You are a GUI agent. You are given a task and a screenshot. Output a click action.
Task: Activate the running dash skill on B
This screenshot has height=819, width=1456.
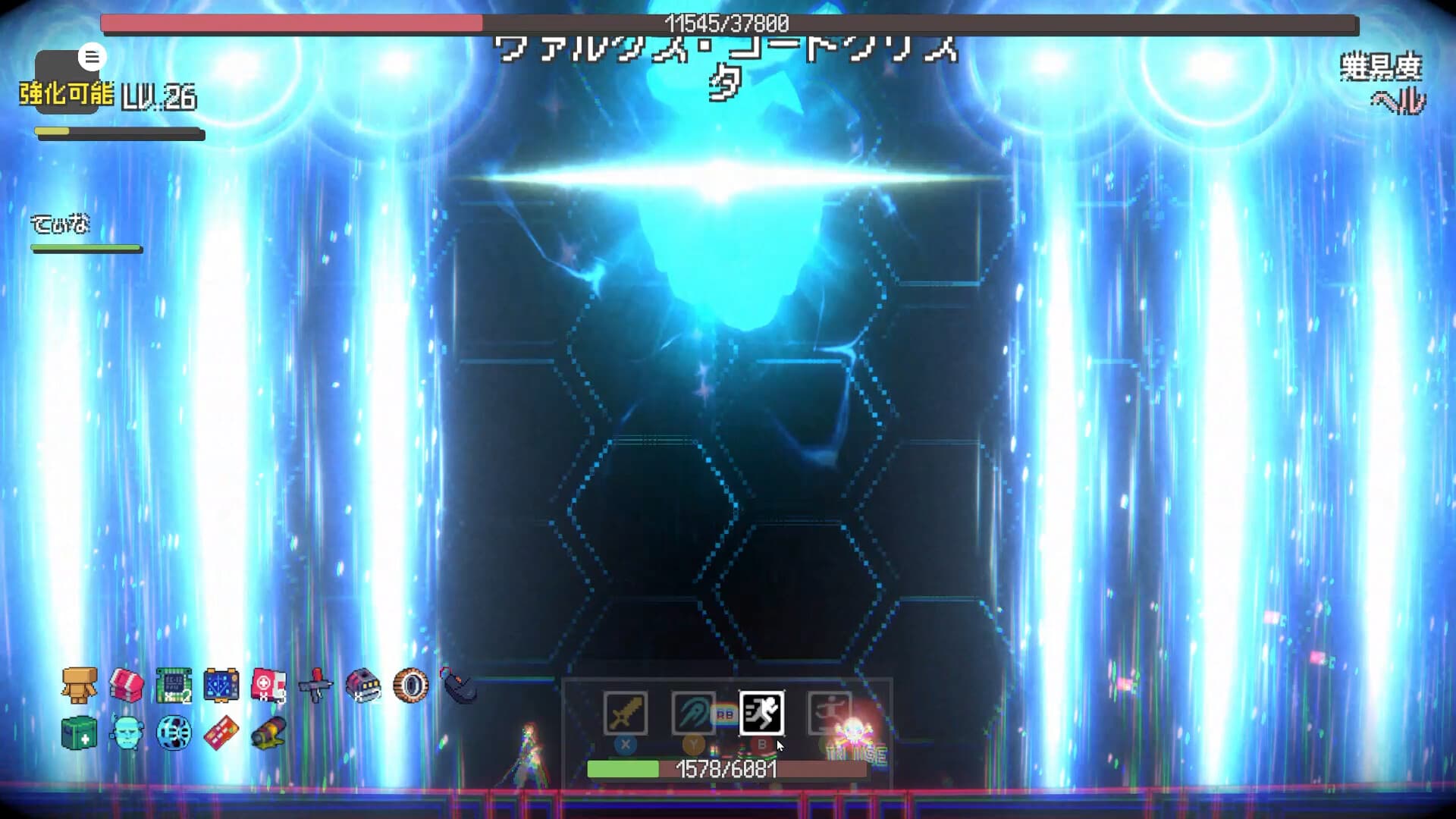[x=764, y=711]
